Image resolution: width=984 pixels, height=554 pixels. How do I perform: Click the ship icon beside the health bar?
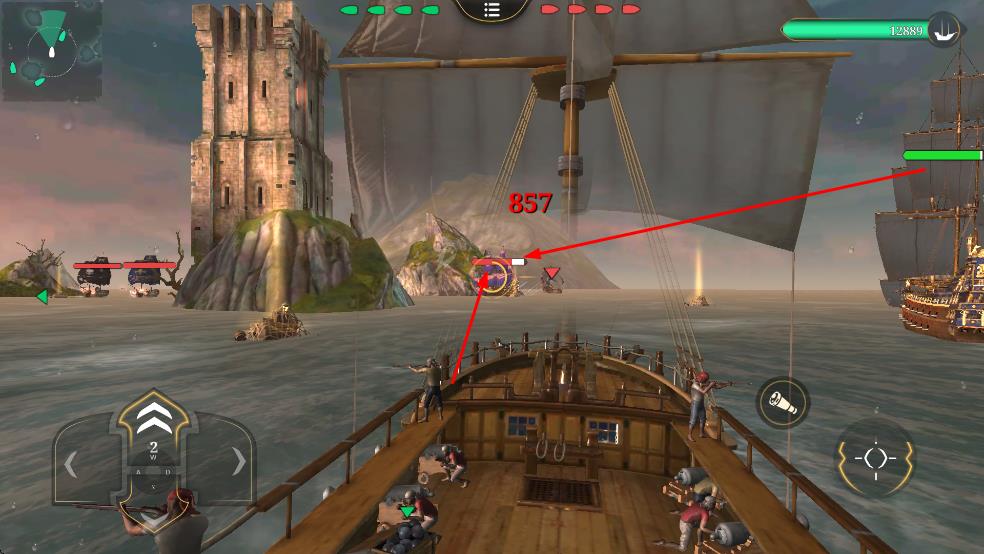942,29
